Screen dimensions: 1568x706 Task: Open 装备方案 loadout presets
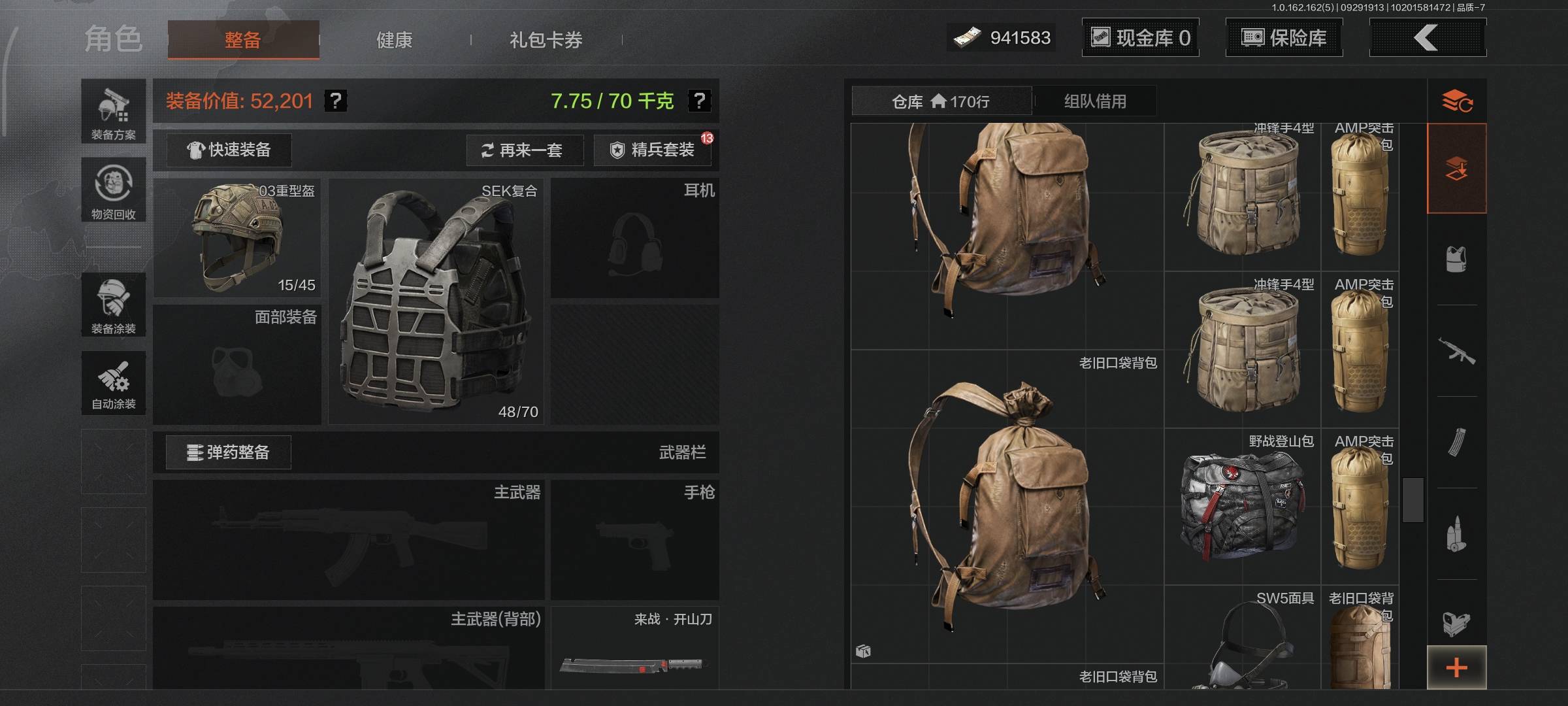coord(114,112)
